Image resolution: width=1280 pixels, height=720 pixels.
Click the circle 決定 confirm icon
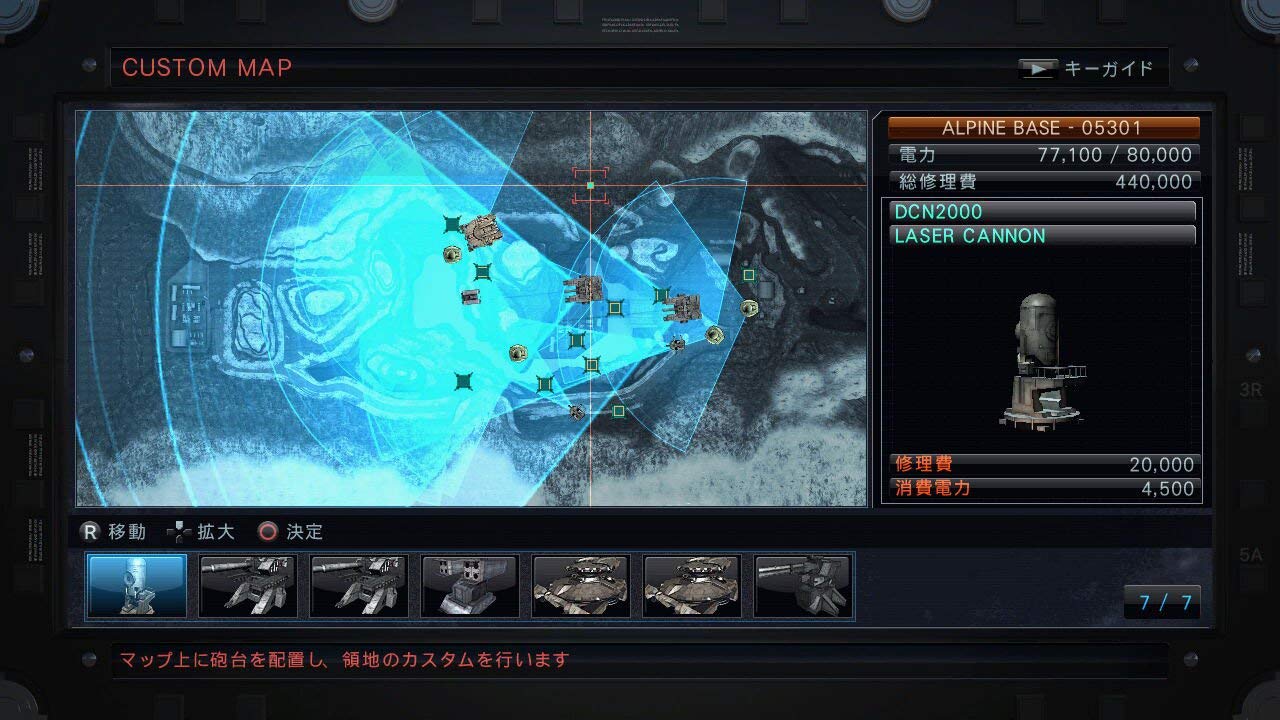(x=266, y=531)
